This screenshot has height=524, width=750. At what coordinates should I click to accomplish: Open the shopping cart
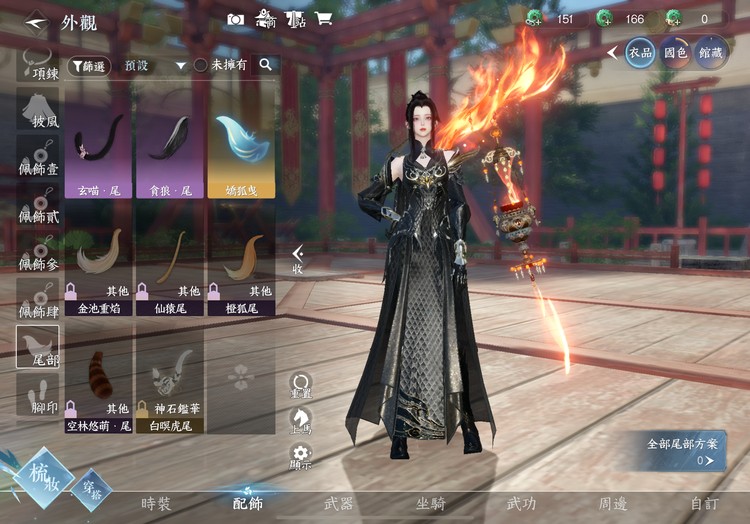pyautogui.click(x=323, y=18)
